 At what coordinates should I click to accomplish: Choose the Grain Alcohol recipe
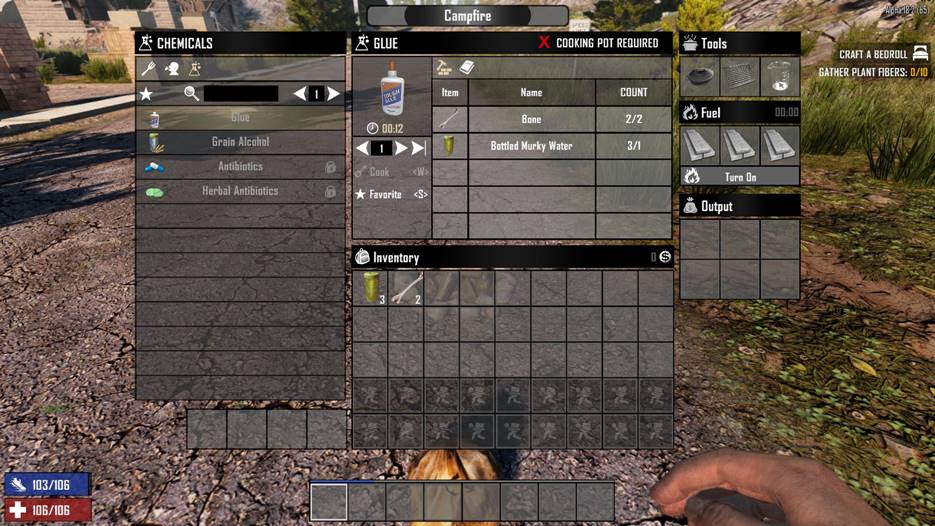(x=240, y=142)
